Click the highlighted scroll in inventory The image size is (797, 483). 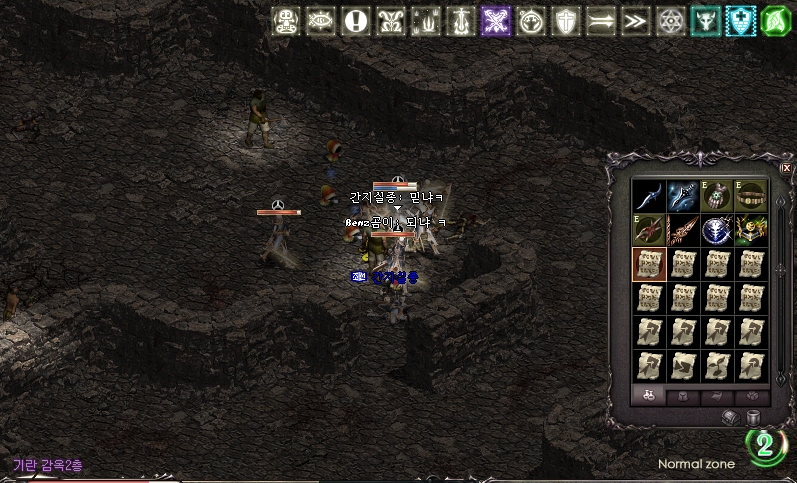[649, 264]
